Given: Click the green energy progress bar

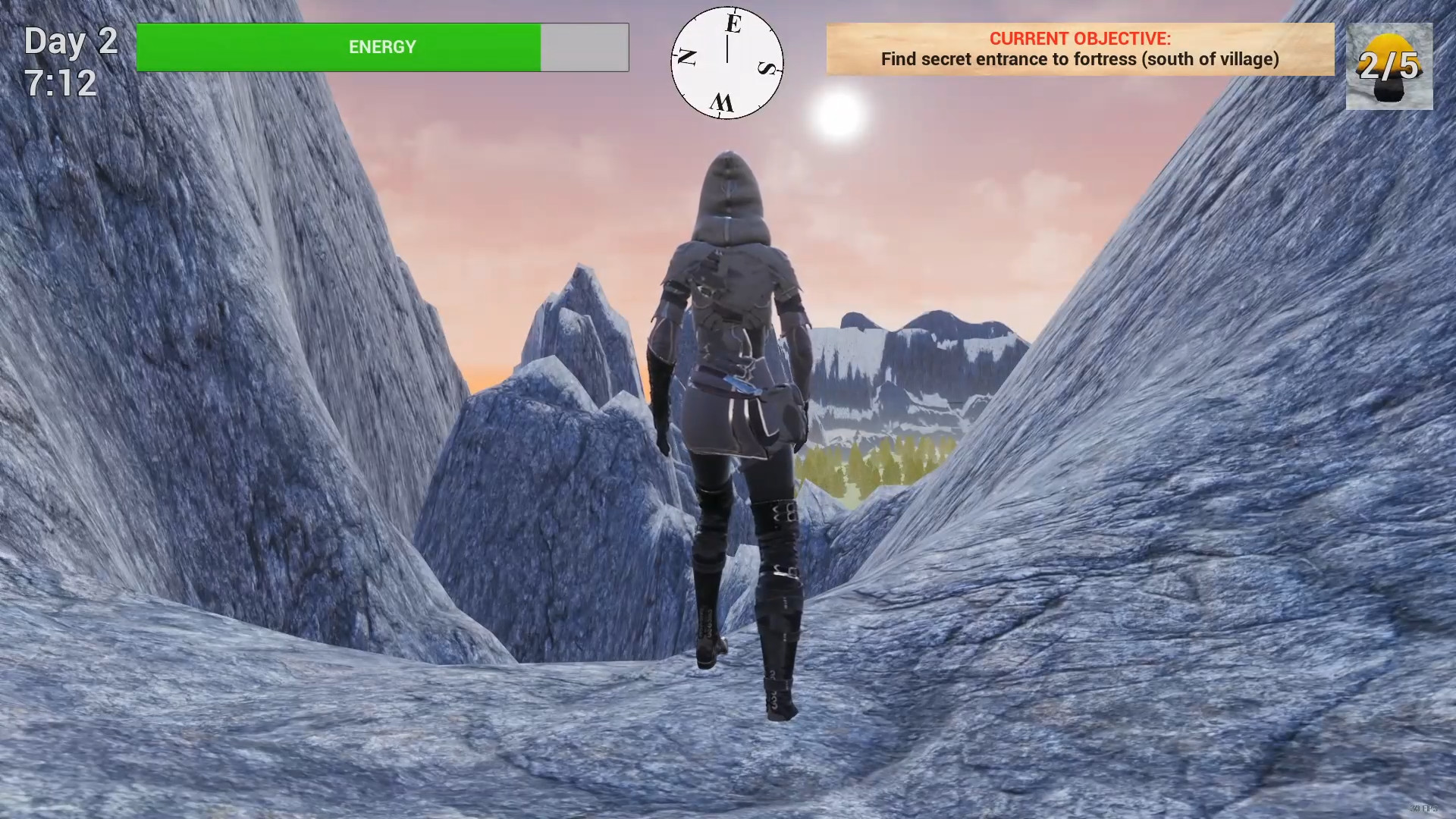Looking at the screenshot, I should coord(337,47).
